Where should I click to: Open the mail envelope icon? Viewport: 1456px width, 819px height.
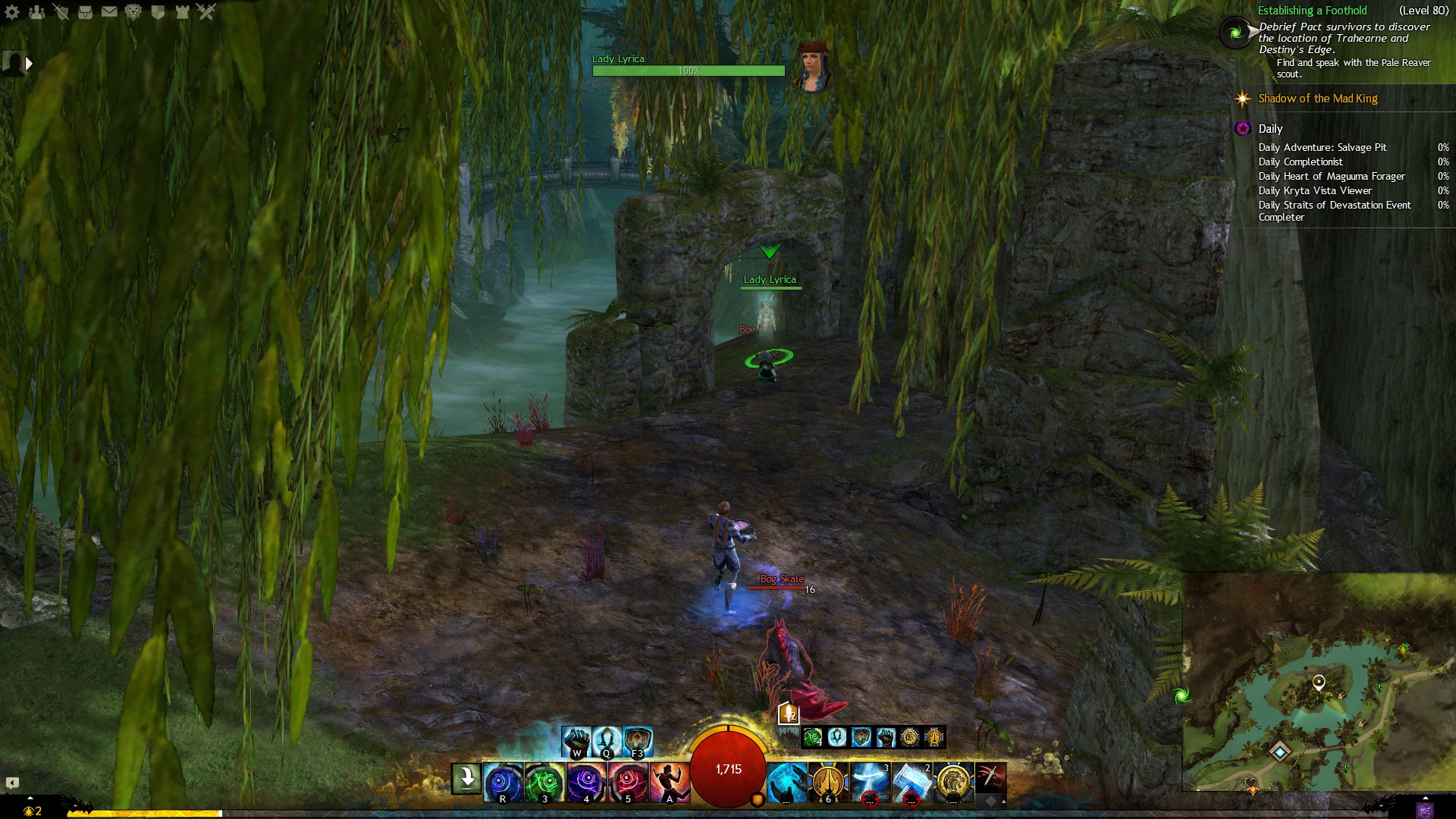point(109,11)
